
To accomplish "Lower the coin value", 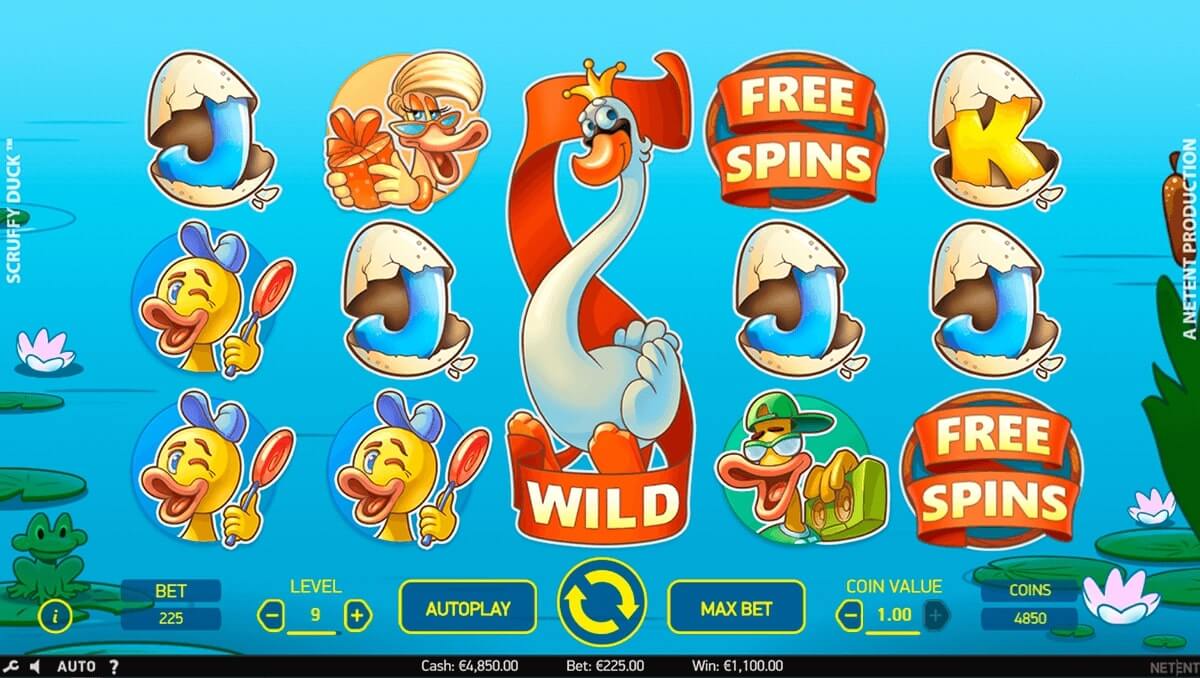I will (x=849, y=616).
